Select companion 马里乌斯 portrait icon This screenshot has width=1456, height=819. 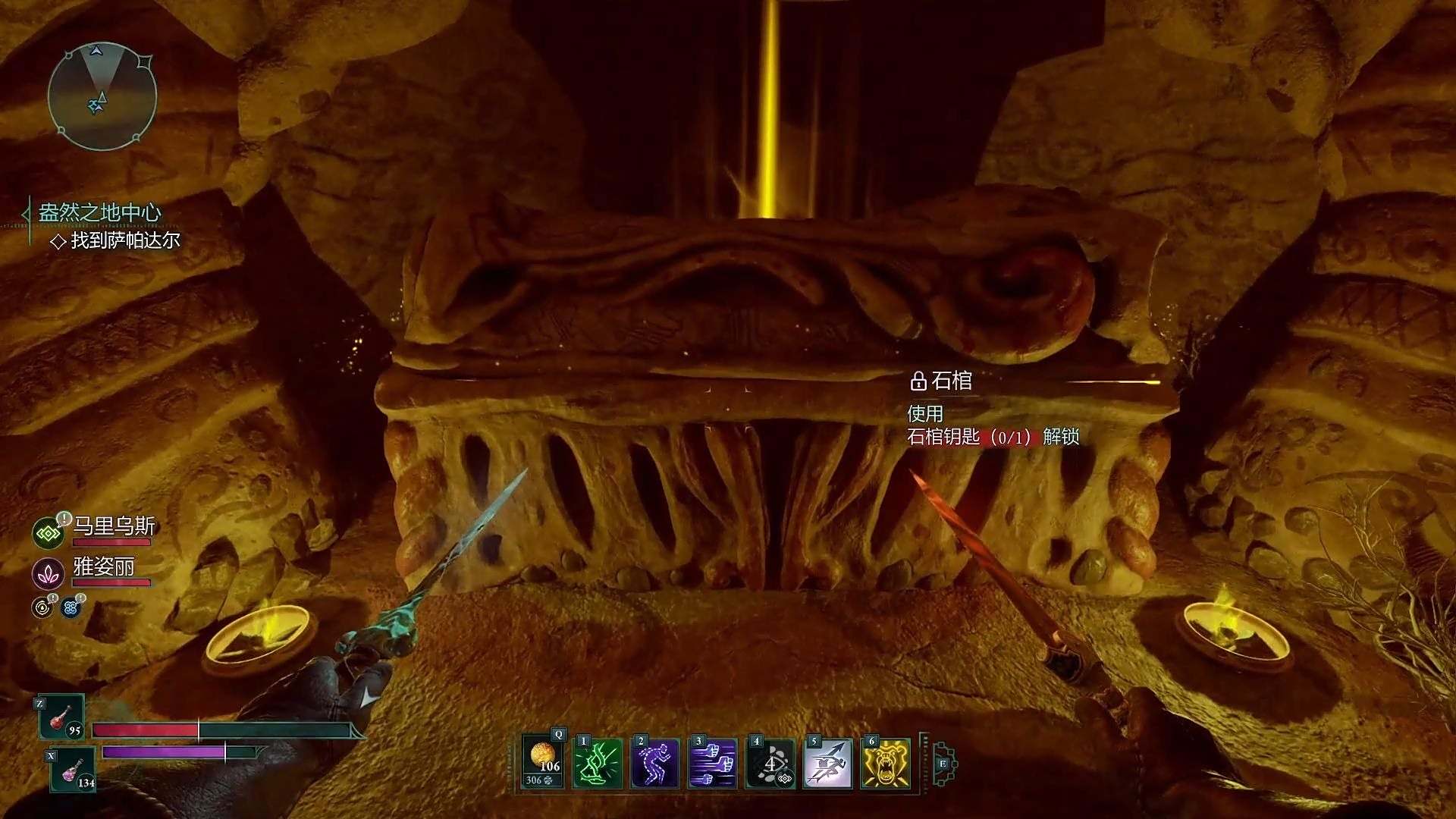[48, 534]
